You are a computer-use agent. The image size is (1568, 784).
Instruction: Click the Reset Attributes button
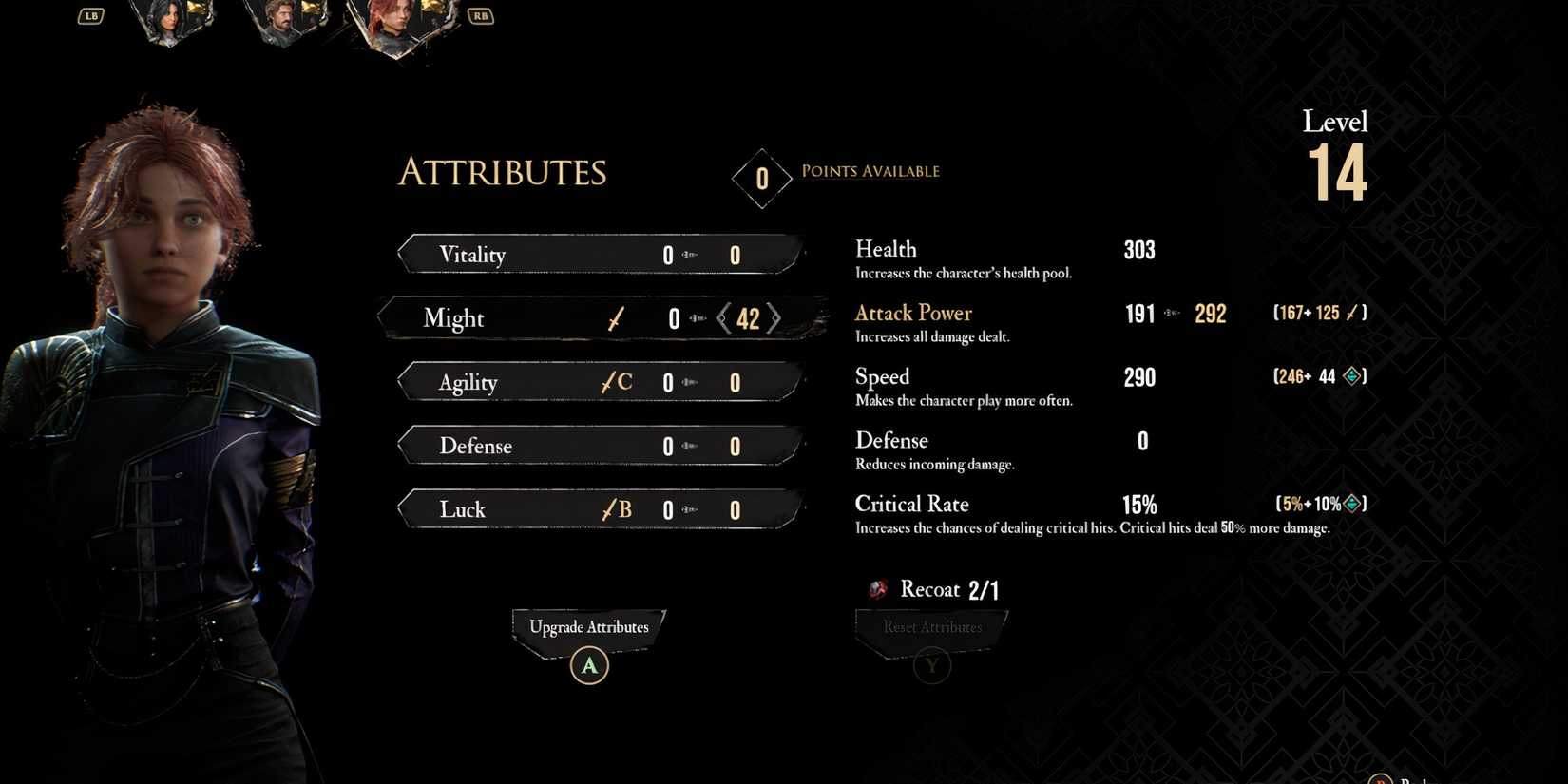coord(930,627)
